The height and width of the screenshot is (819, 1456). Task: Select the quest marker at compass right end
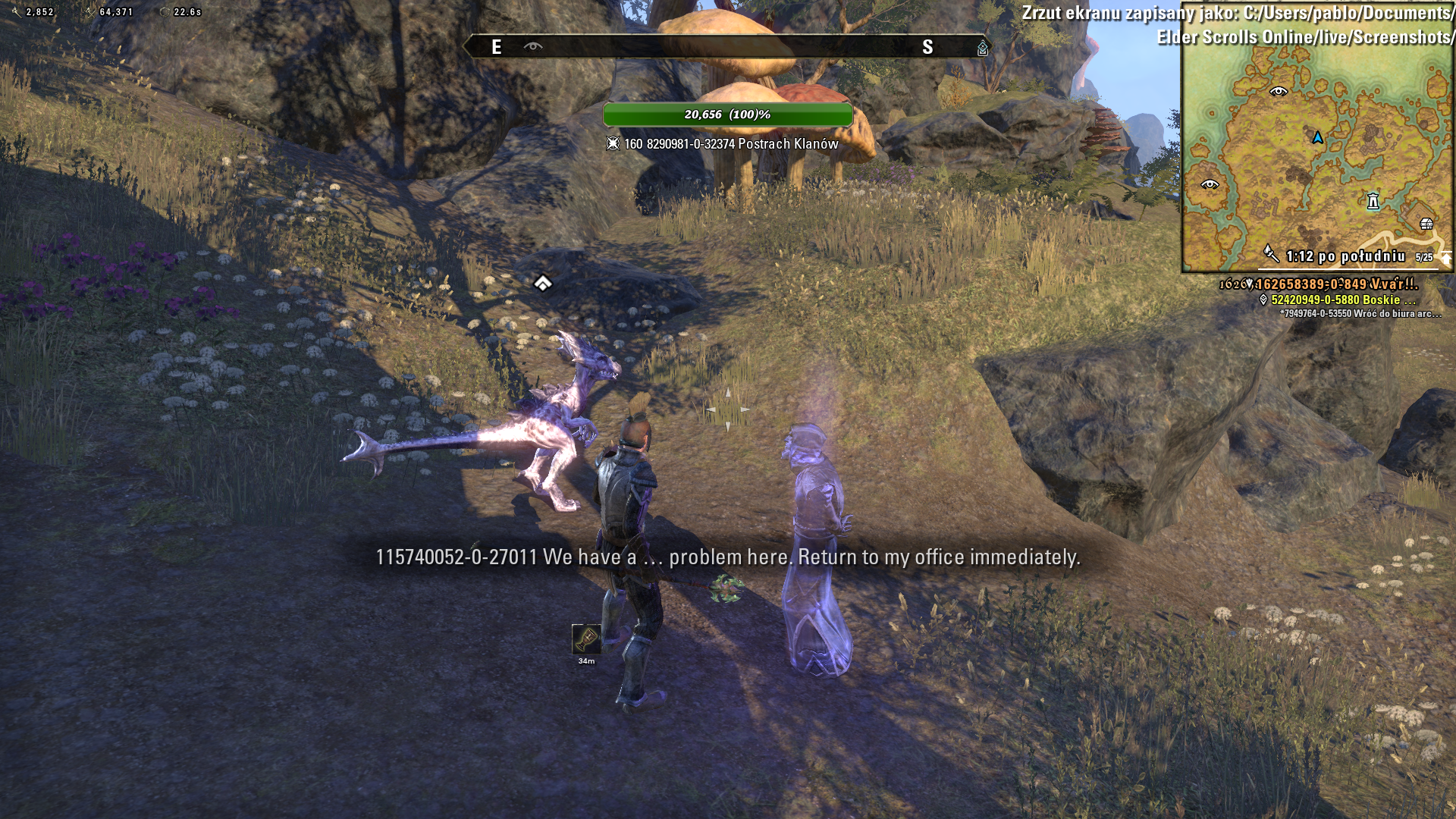pyautogui.click(x=982, y=49)
